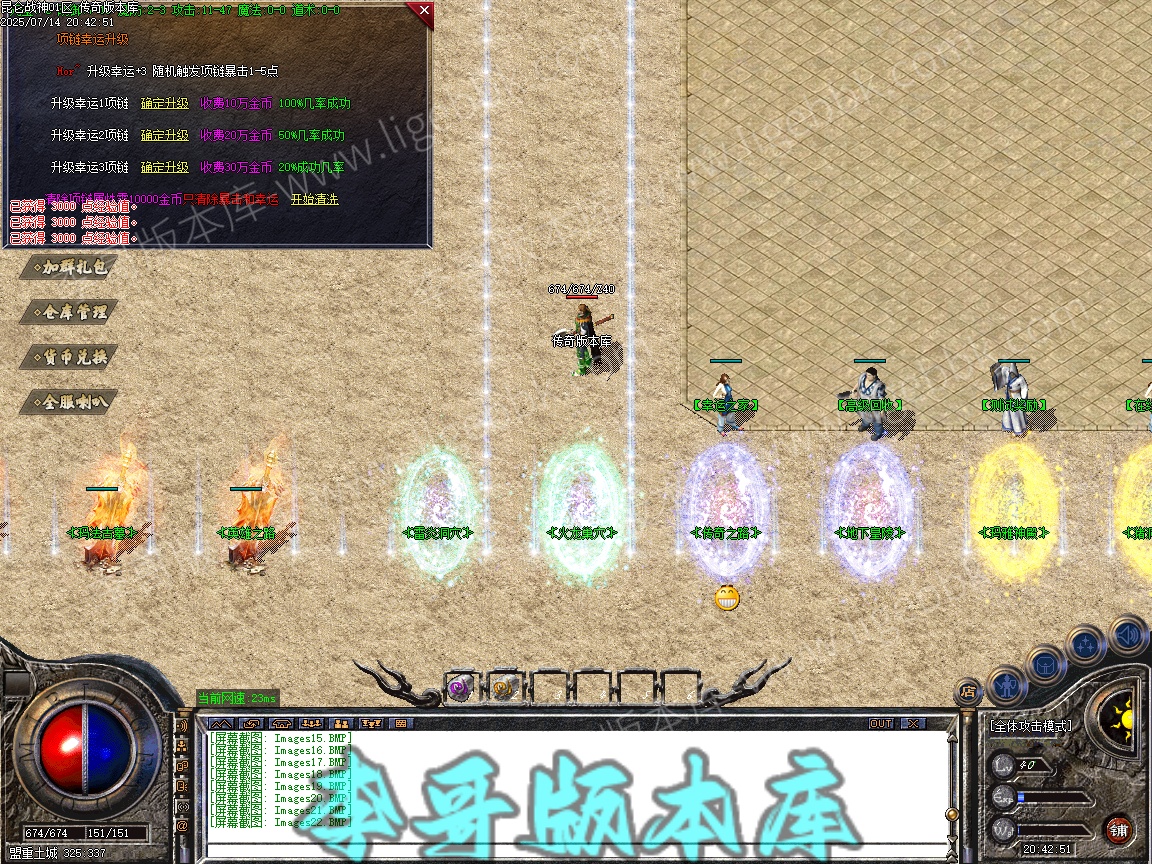Close the necklace luck upgrade dialog
Viewport: 1152px width, 864px height.
(x=424, y=11)
